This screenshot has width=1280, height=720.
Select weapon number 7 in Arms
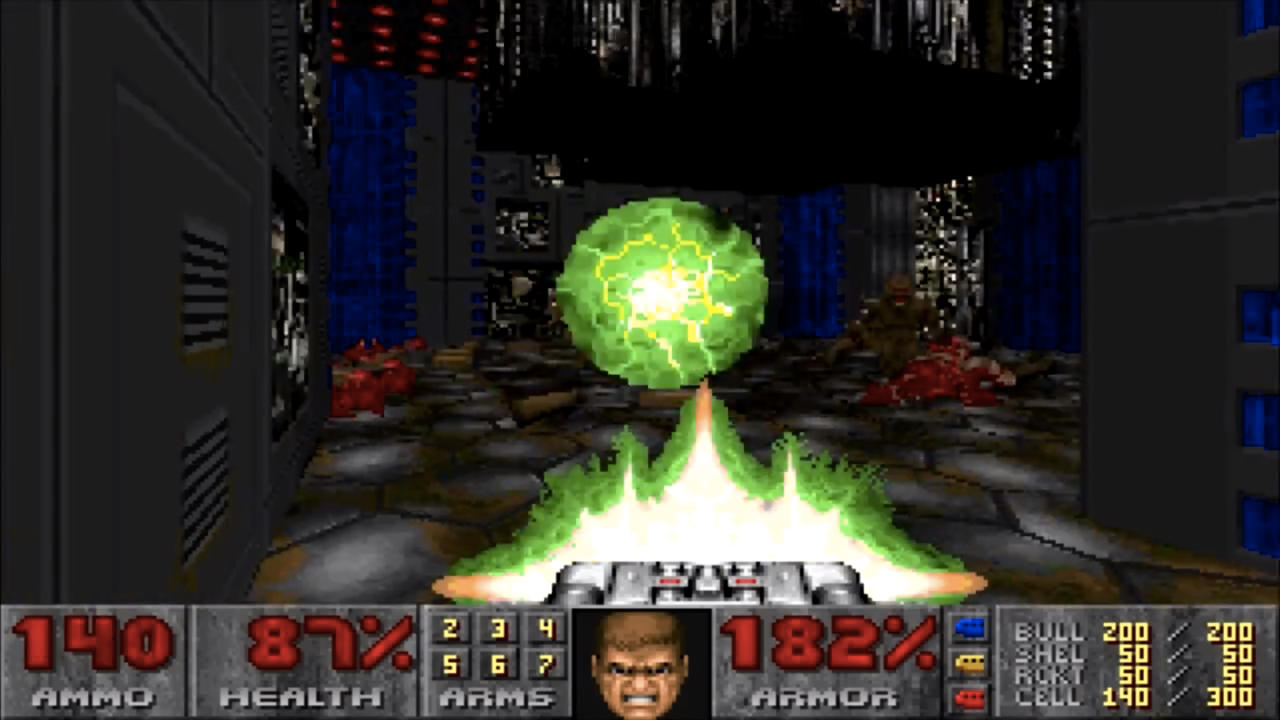pyautogui.click(x=545, y=664)
